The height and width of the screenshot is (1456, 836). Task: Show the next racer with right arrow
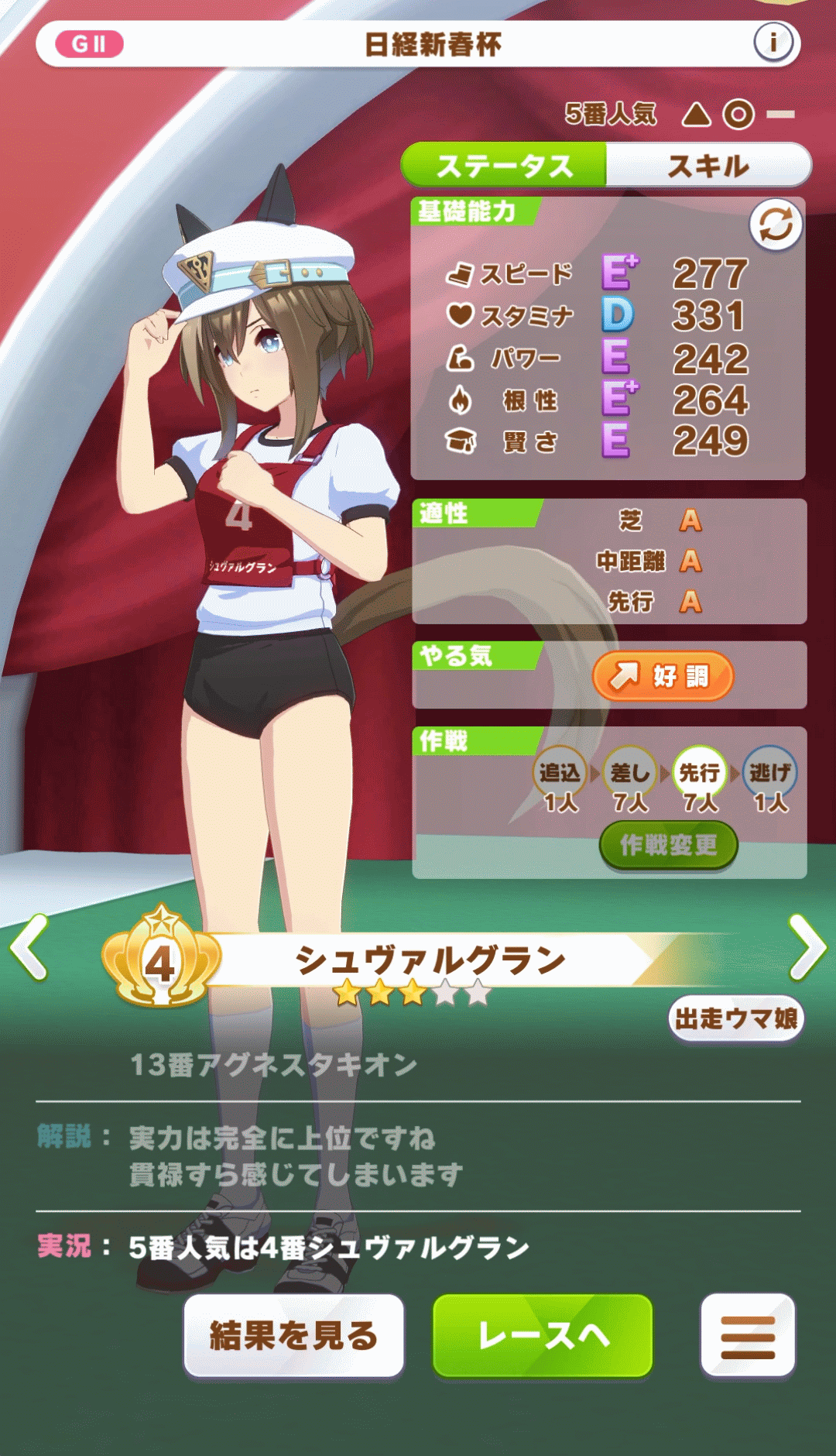point(807,946)
